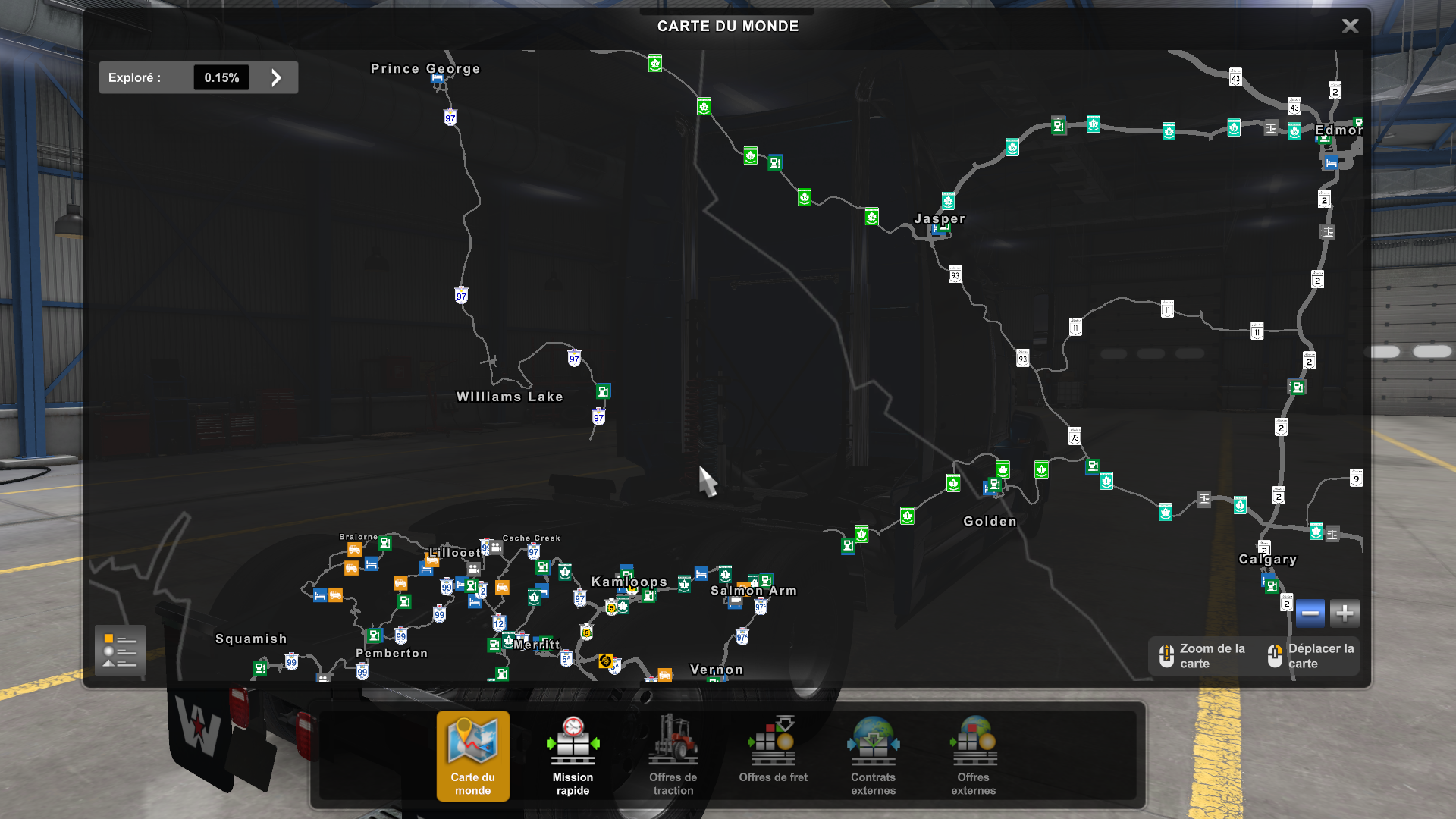
Task: Open the map legend panel
Action: [120, 651]
